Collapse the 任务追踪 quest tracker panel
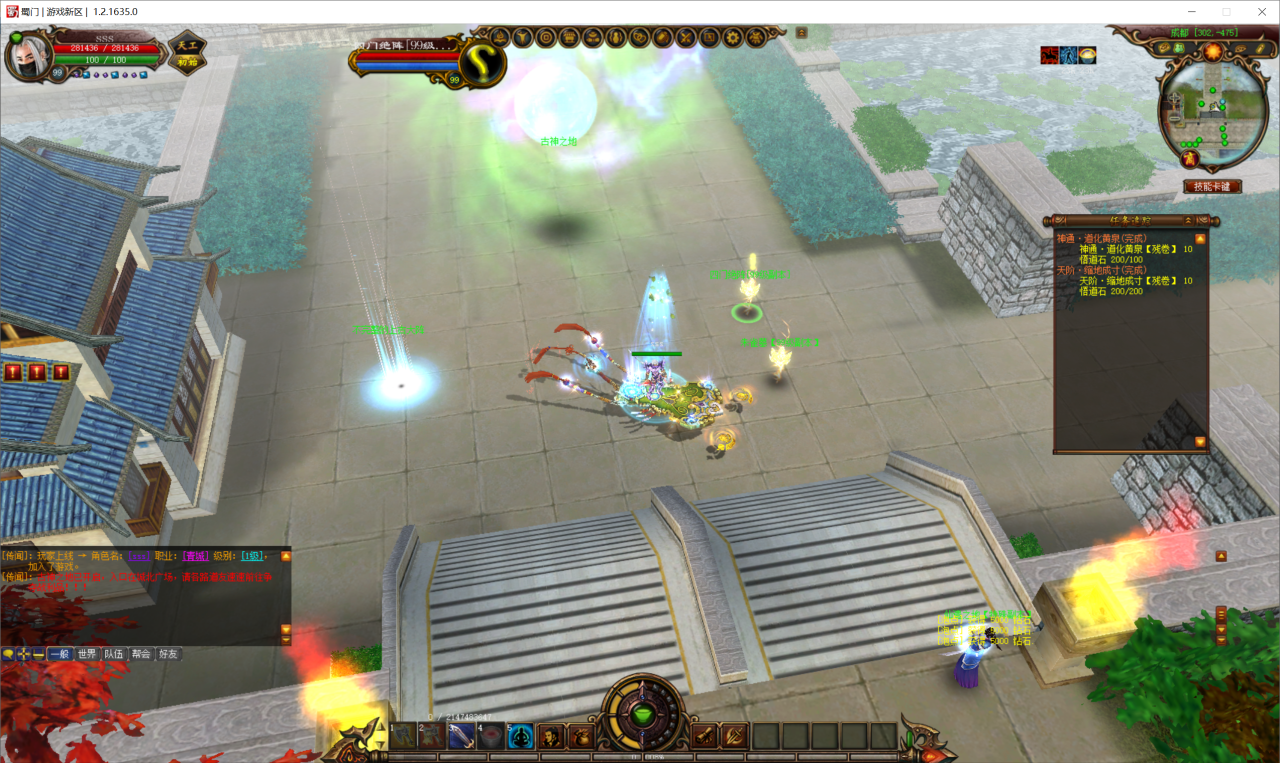This screenshot has height=763, width=1280. pos(1187,220)
